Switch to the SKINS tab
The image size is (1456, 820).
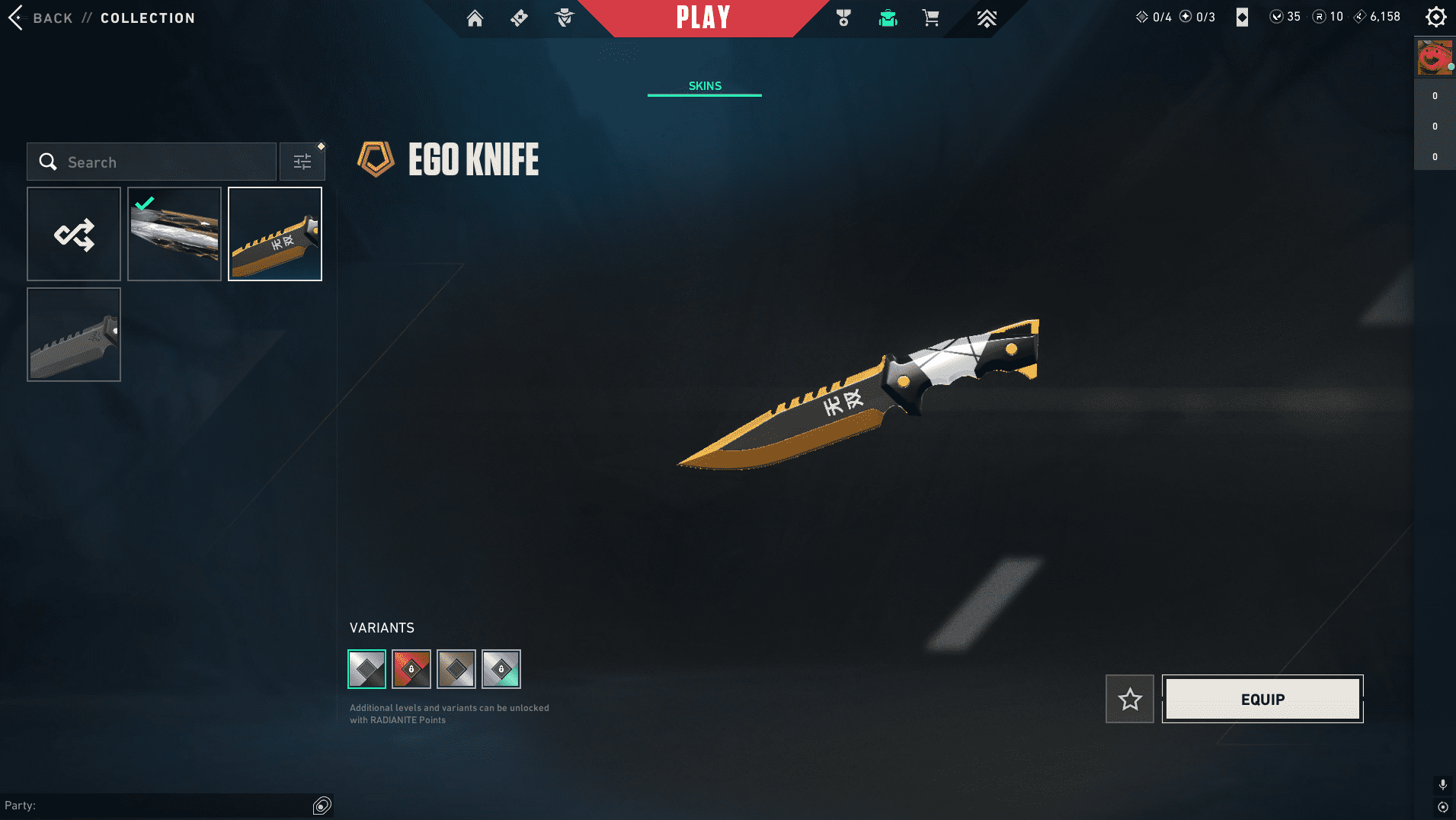pos(704,85)
